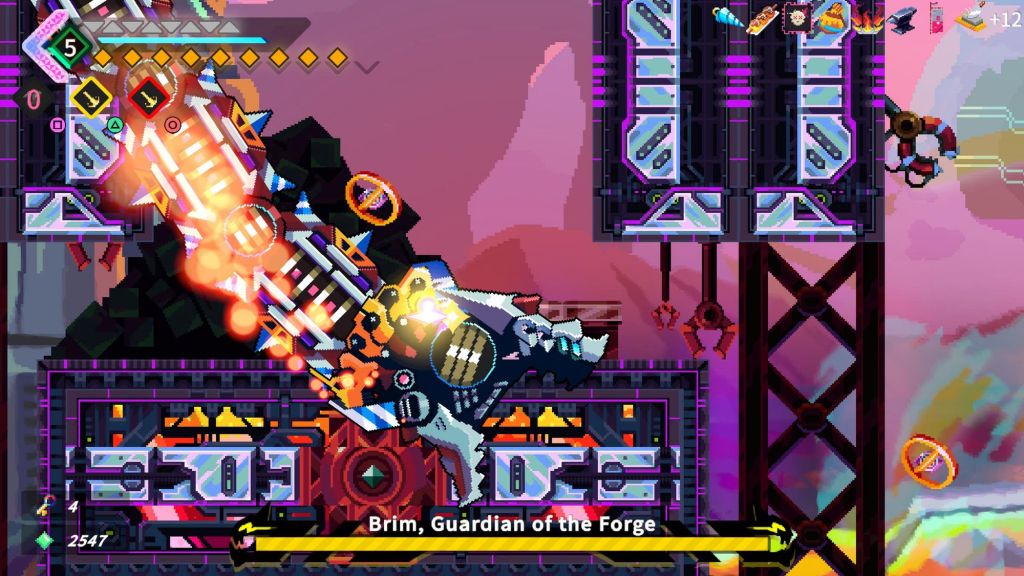Select the pink banner flag relic
Screen dimensions: 1024x576
pyautogui.click(x=936, y=17)
